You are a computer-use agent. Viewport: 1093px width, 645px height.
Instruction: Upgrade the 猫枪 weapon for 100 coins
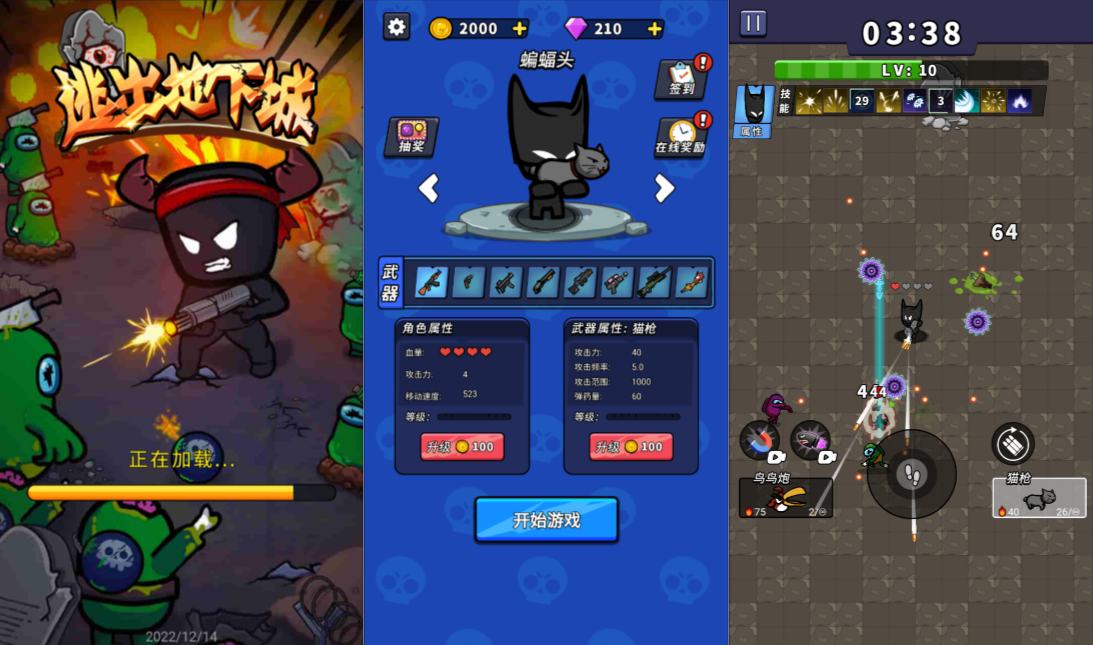click(x=631, y=447)
